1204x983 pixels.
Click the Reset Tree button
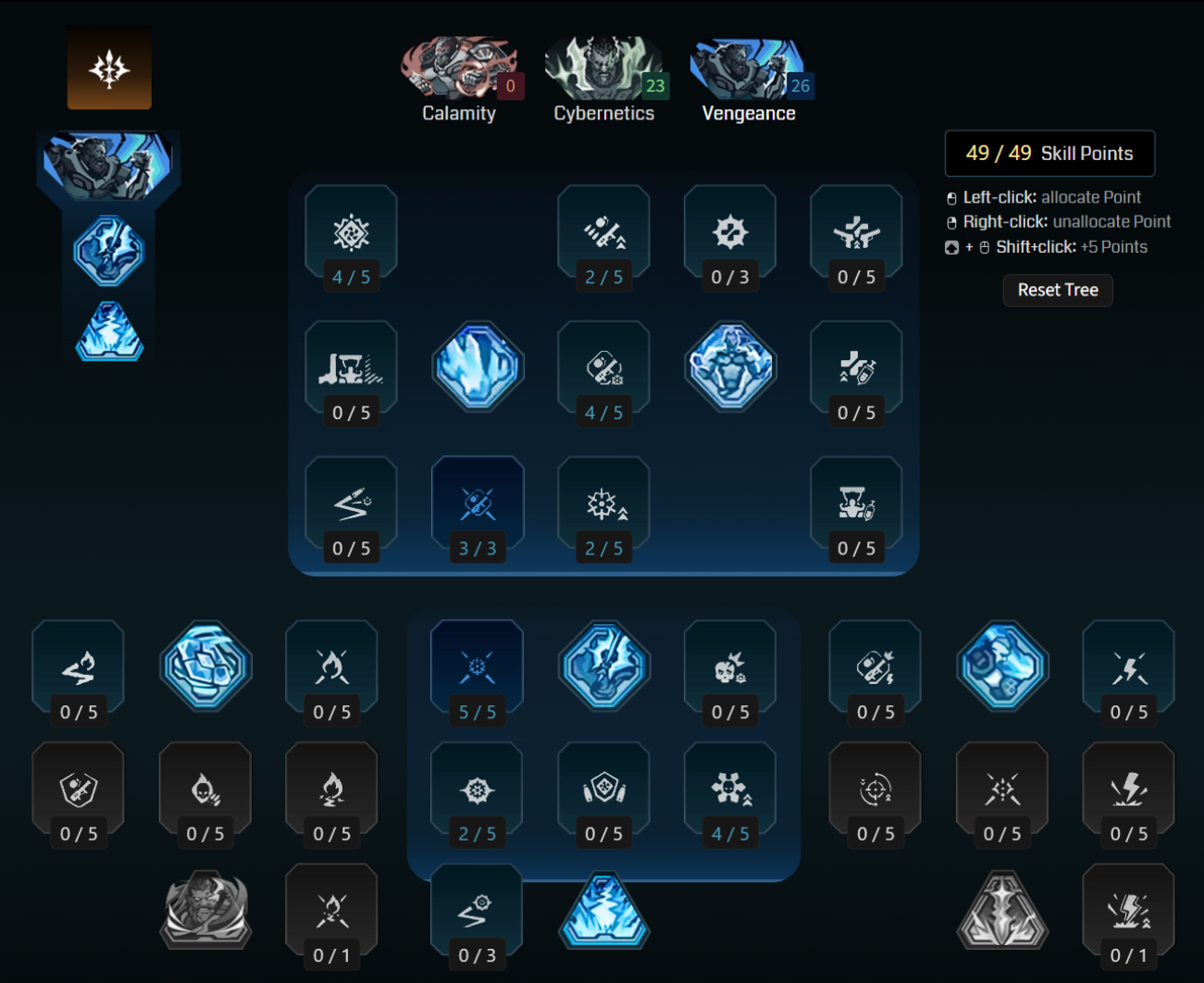click(1057, 290)
